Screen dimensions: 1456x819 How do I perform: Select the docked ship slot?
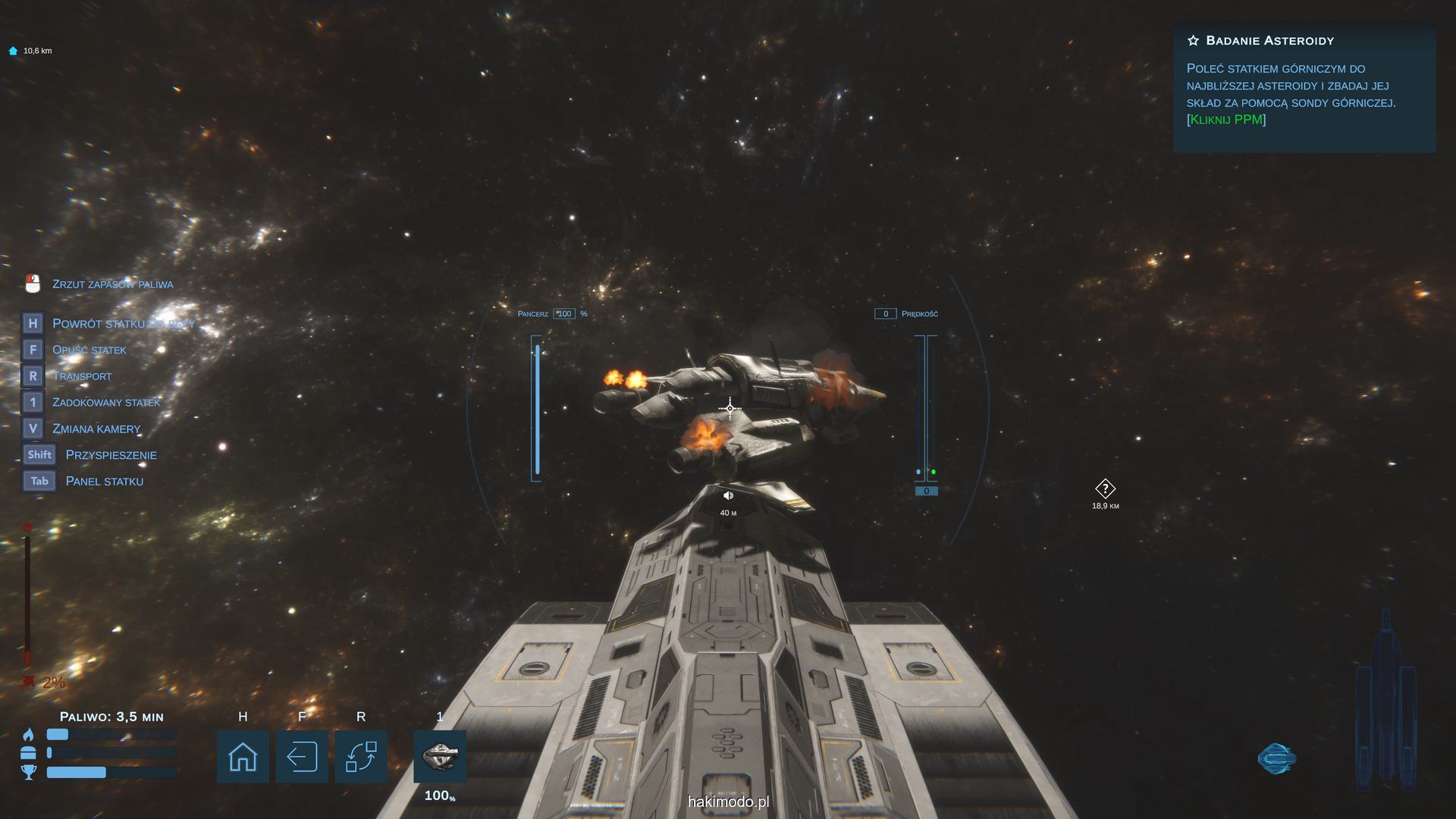click(440, 756)
